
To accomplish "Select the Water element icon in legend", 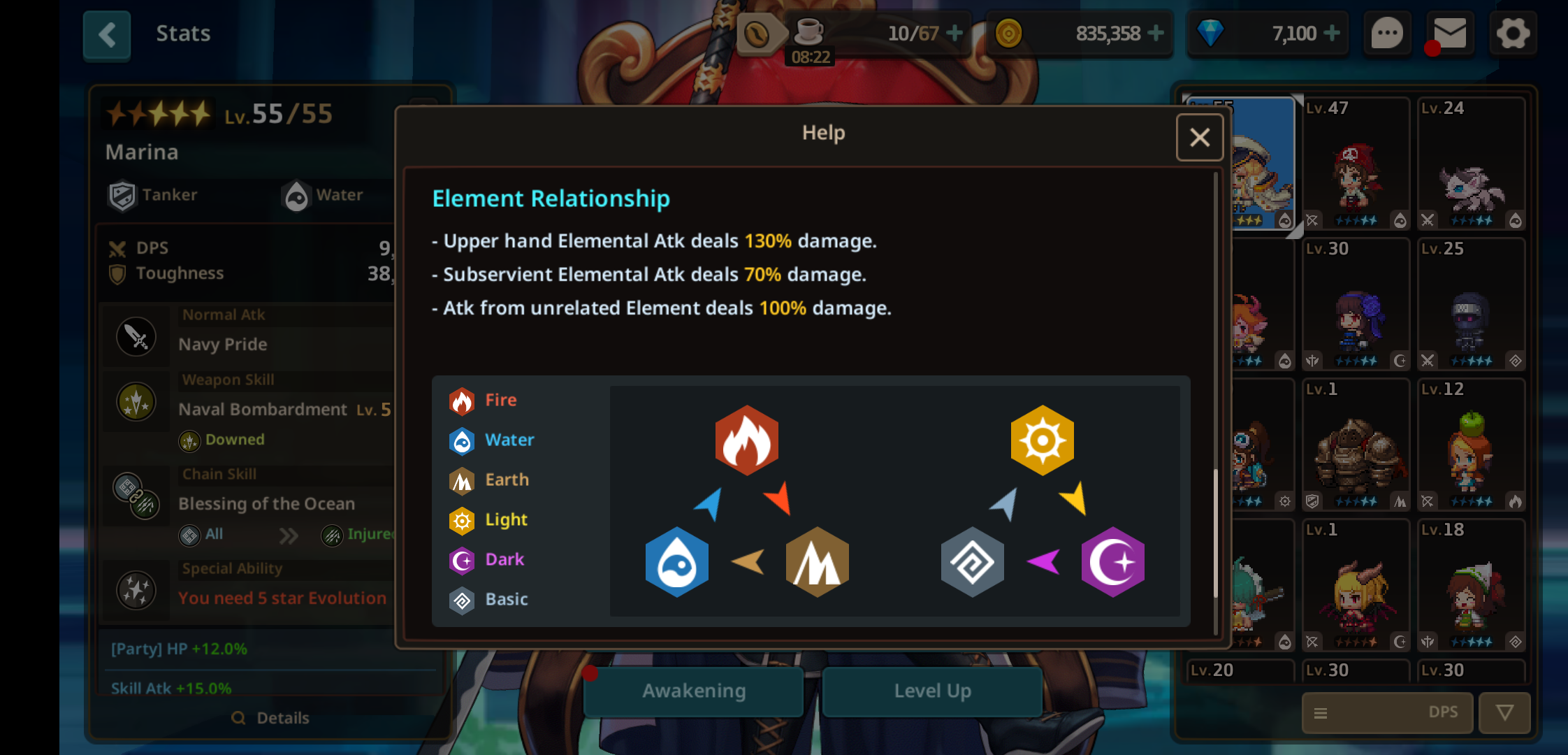I will click(x=461, y=440).
